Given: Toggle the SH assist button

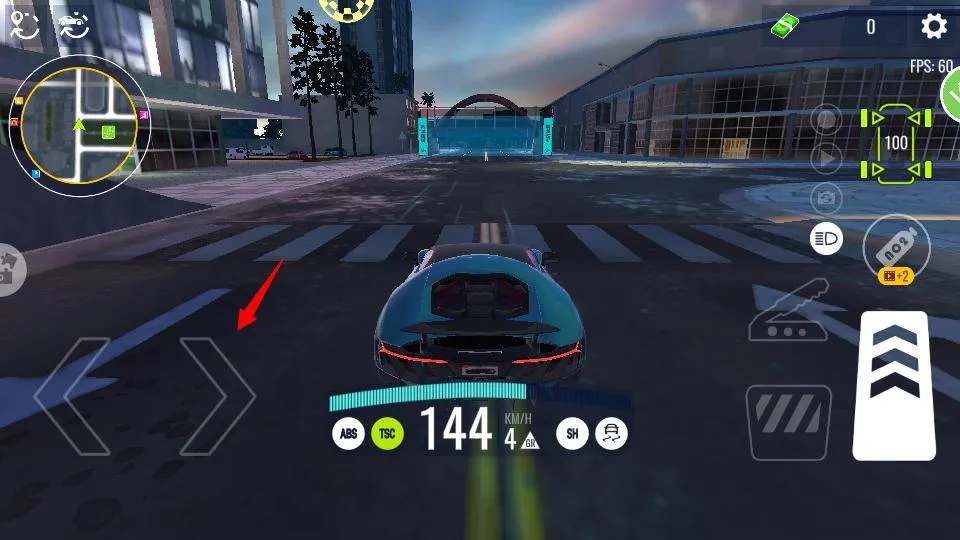Looking at the screenshot, I should coord(572,433).
